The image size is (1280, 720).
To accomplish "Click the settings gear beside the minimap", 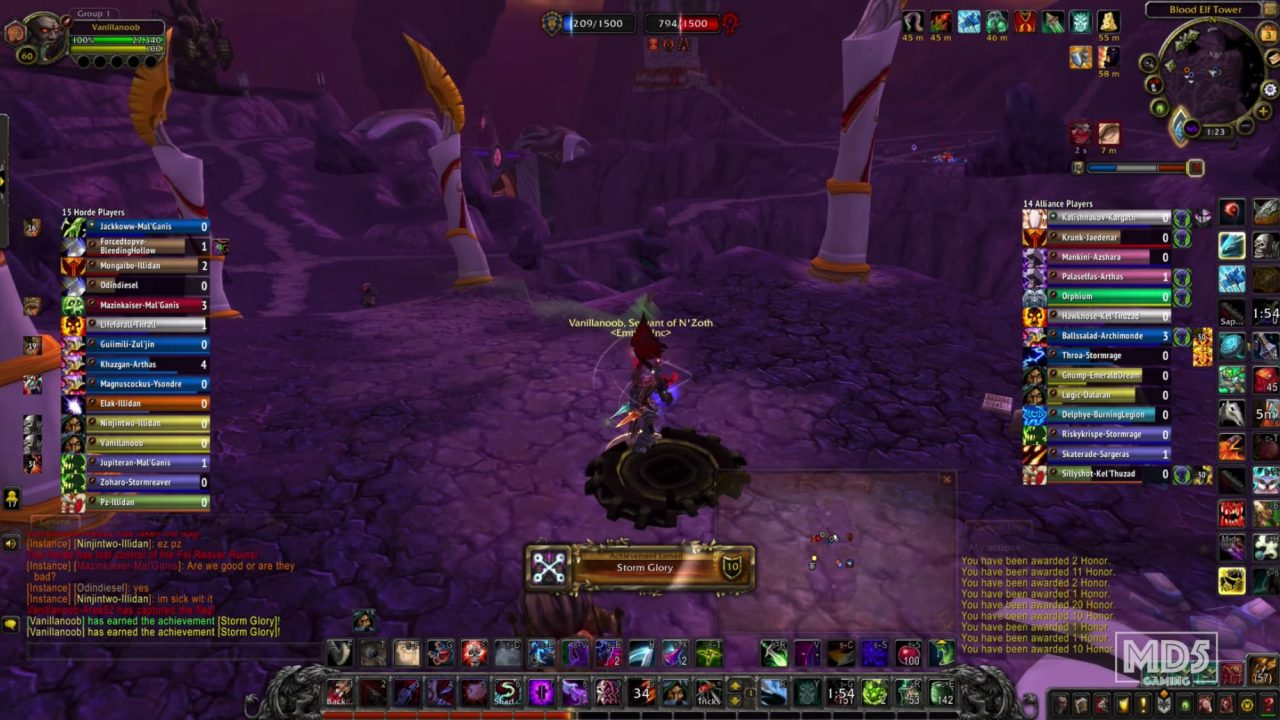I will 1269,89.
